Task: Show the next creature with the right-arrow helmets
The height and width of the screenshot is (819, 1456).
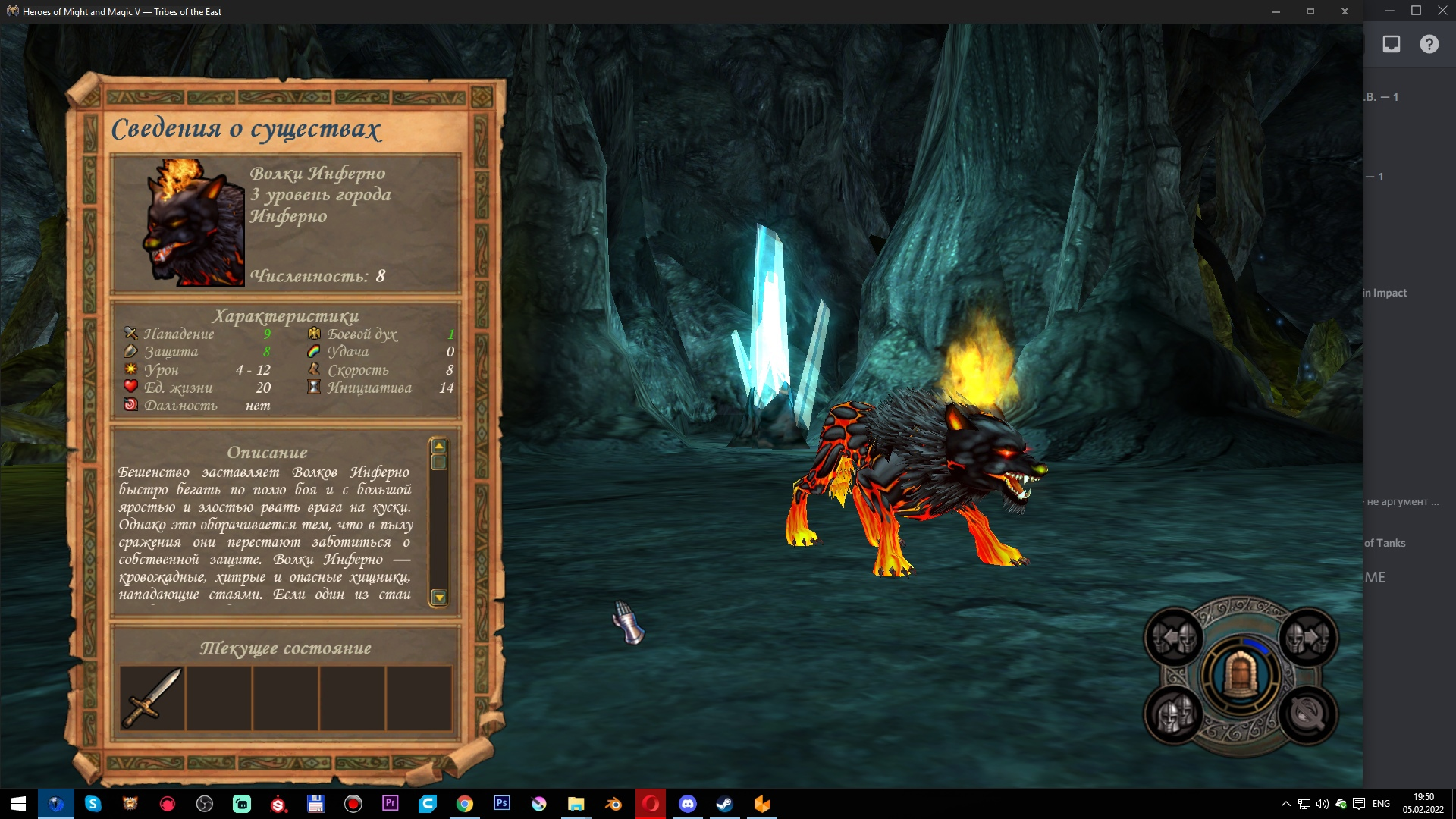Action: (x=1308, y=639)
